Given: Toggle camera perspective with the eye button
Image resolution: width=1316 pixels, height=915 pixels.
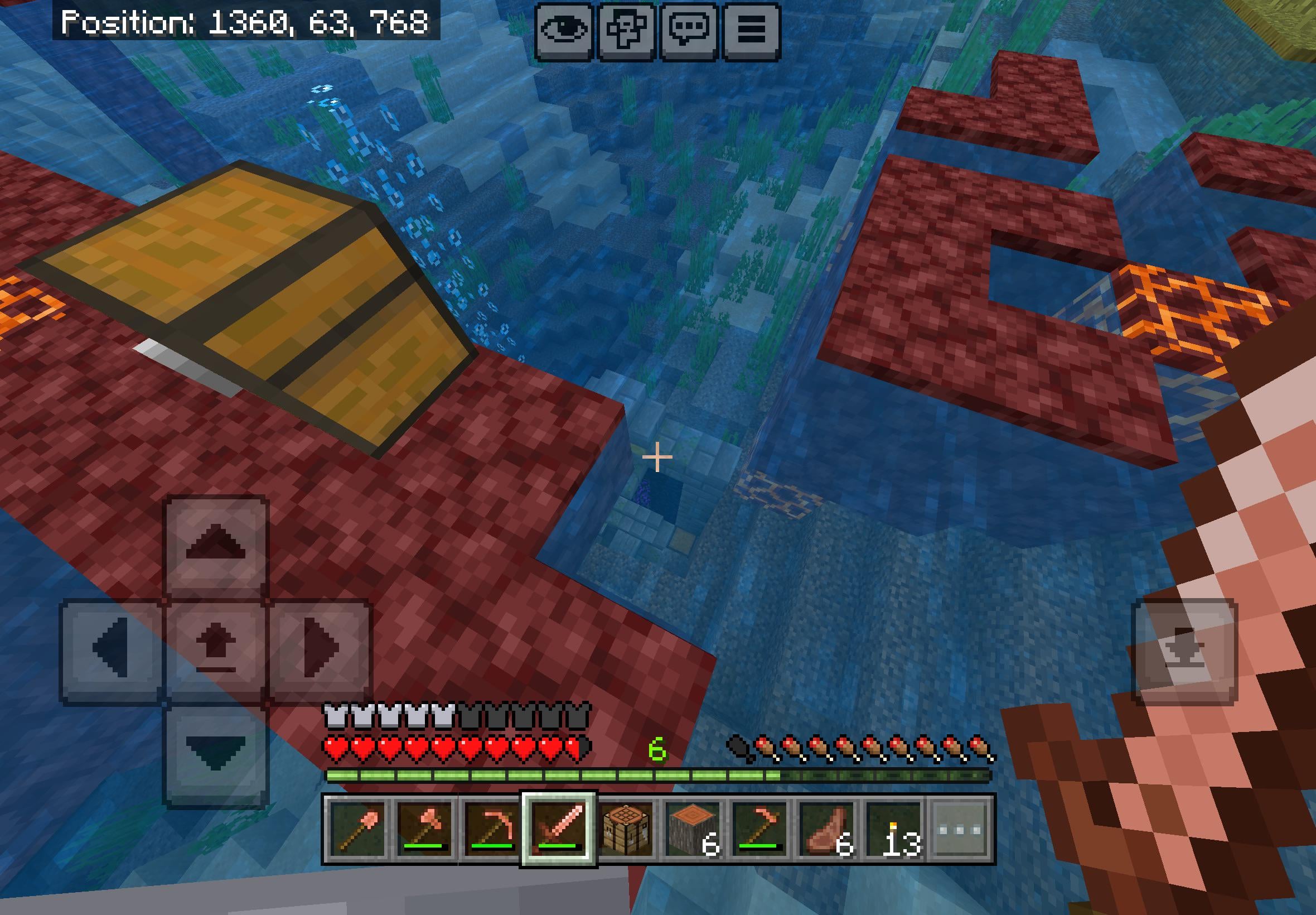Looking at the screenshot, I should [x=564, y=31].
